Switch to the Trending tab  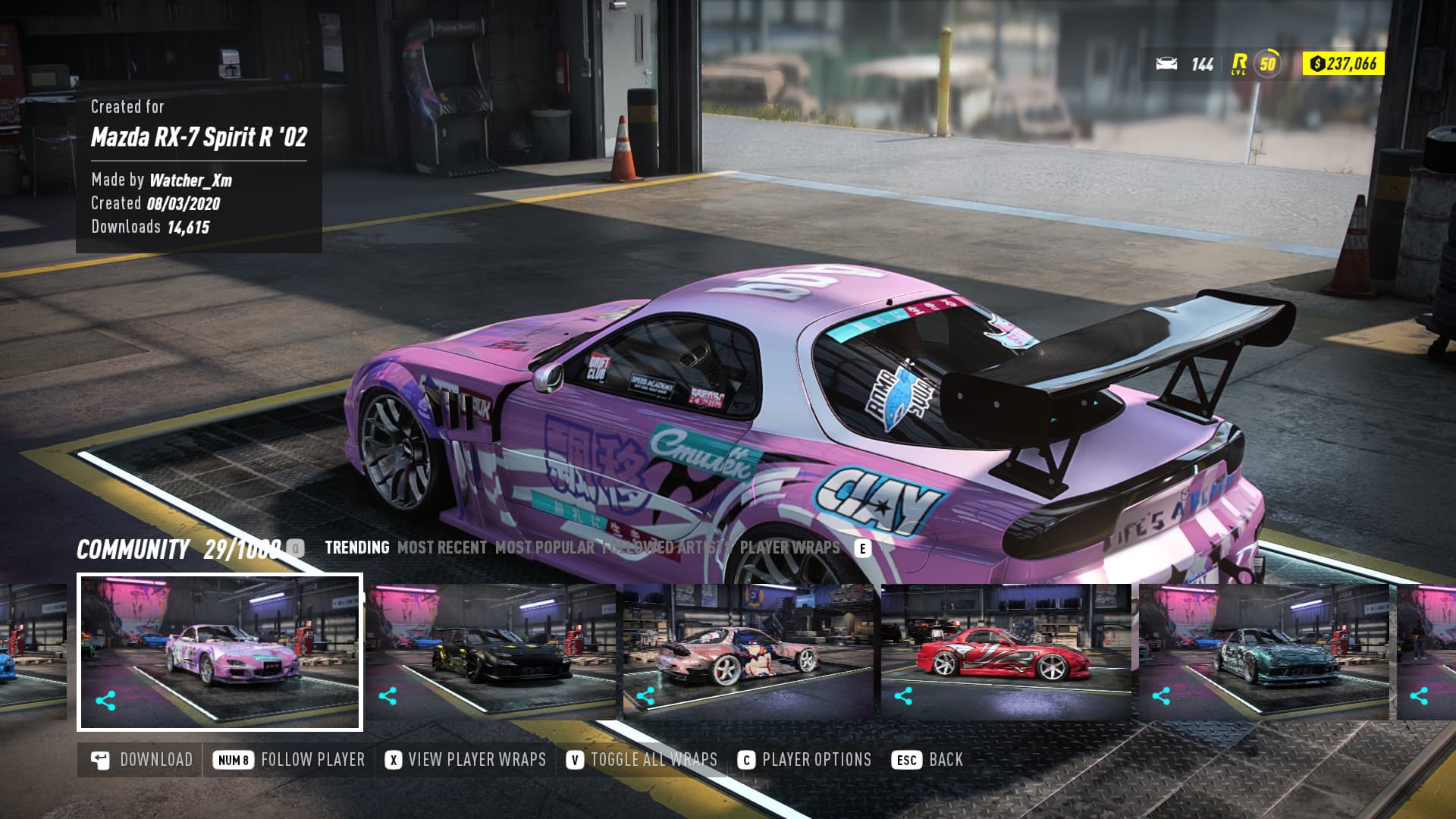(356, 548)
